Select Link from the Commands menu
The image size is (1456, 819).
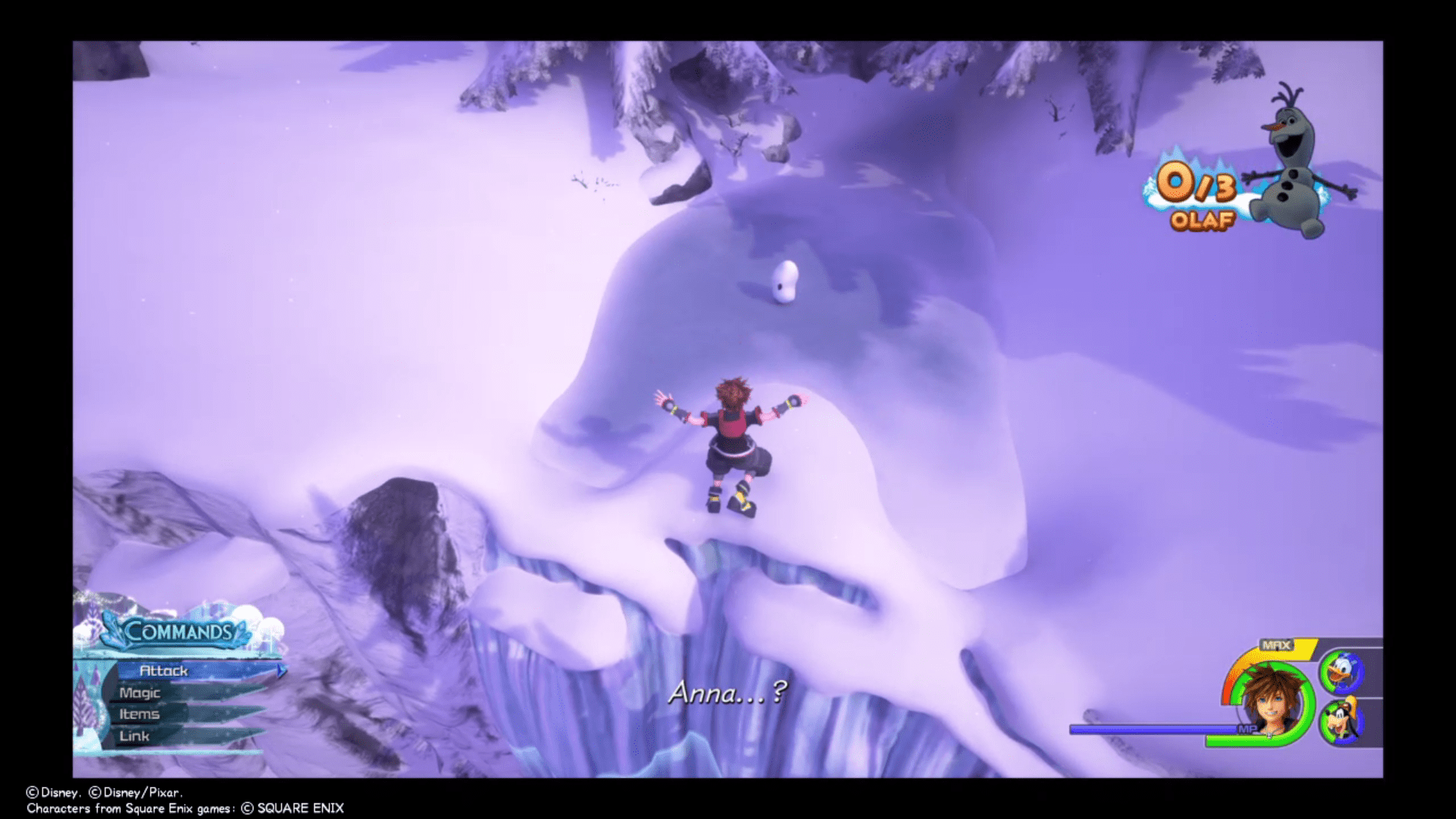(133, 735)
